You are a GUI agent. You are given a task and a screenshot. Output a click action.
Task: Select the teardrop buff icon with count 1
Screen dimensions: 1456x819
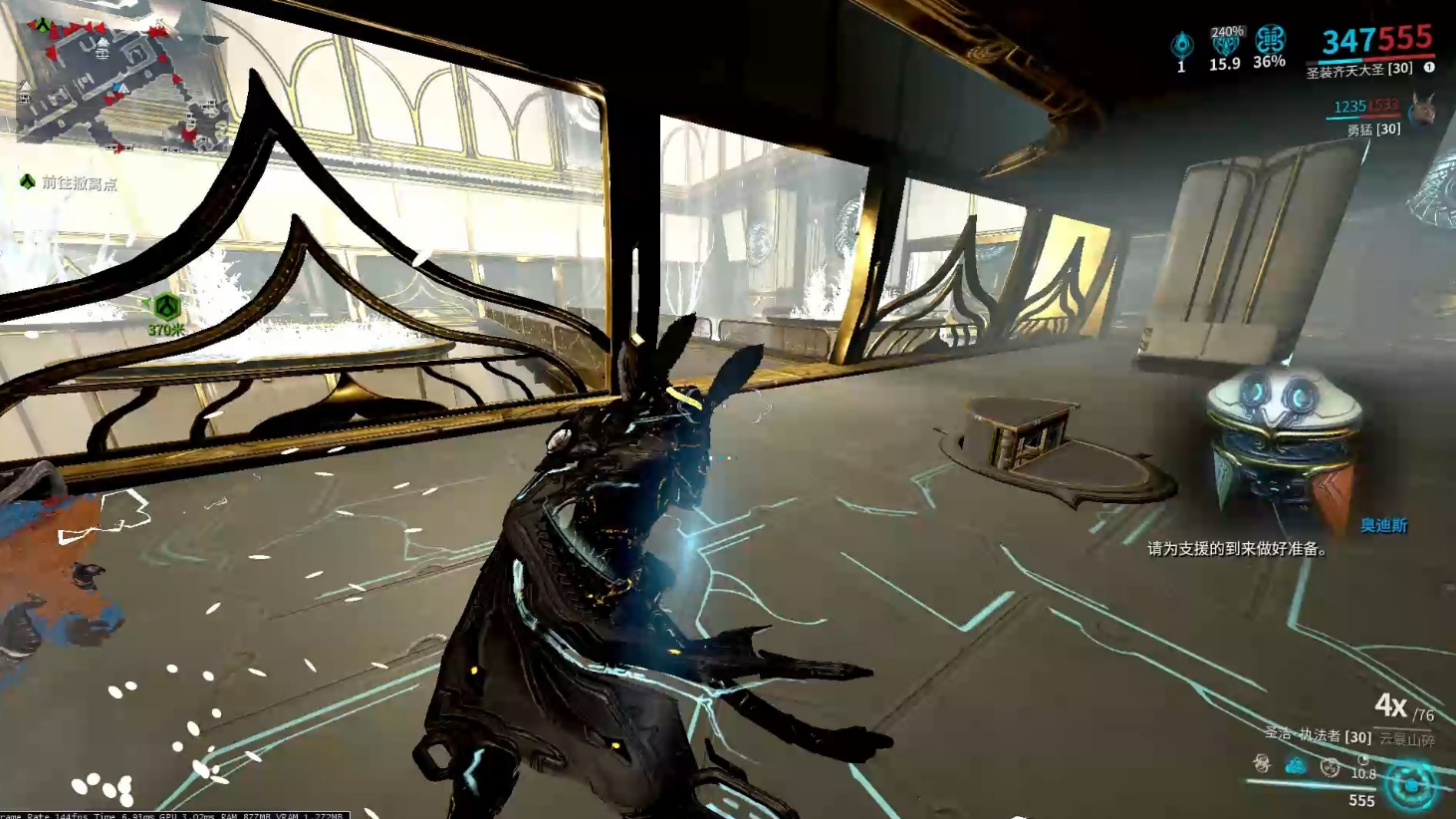tap(1181, 45)
